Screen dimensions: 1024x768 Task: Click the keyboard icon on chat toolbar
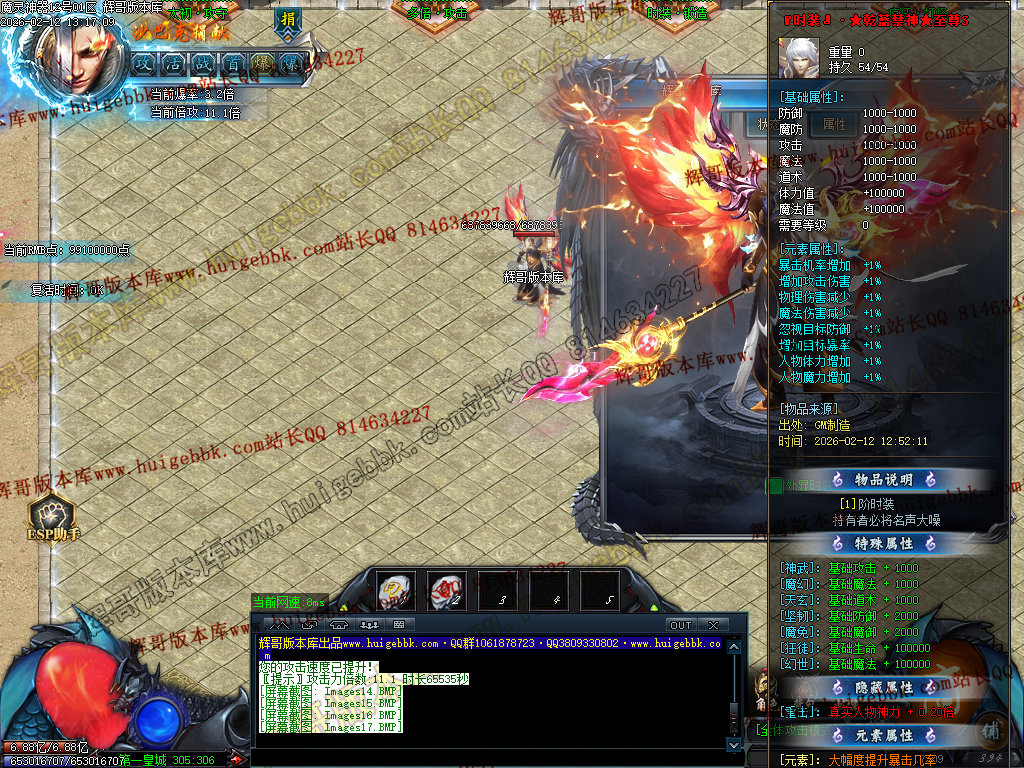399,625
